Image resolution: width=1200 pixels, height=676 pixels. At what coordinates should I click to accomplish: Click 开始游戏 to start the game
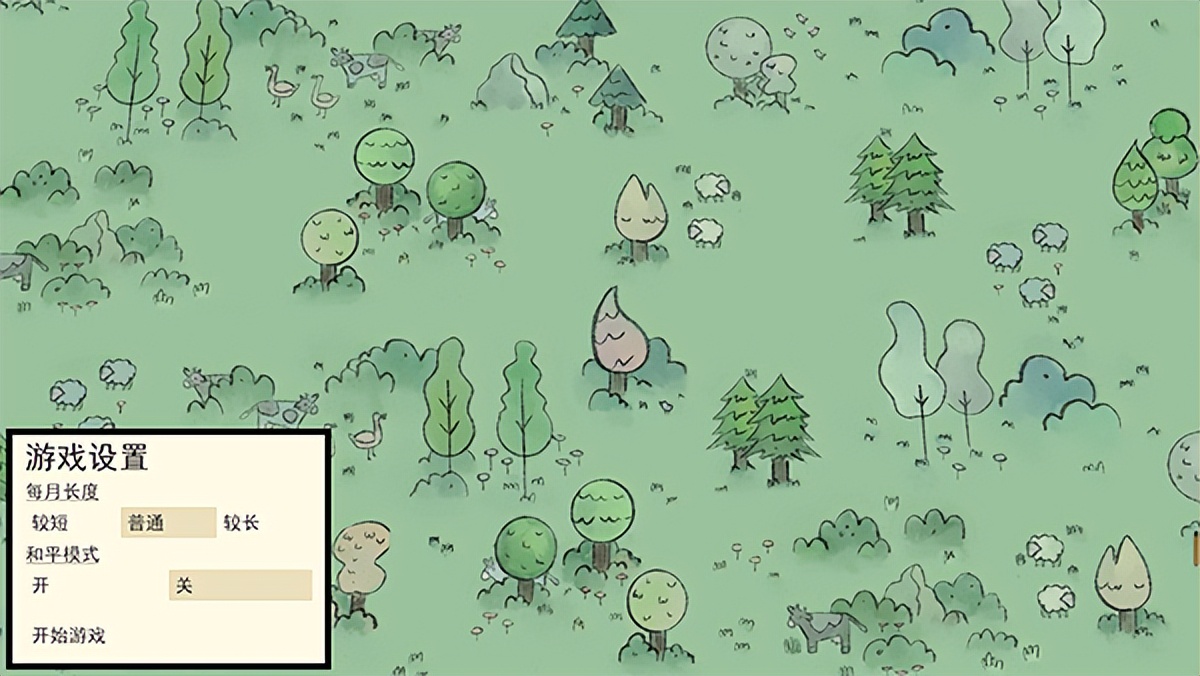pyautogui.click(x=69, y=636)
